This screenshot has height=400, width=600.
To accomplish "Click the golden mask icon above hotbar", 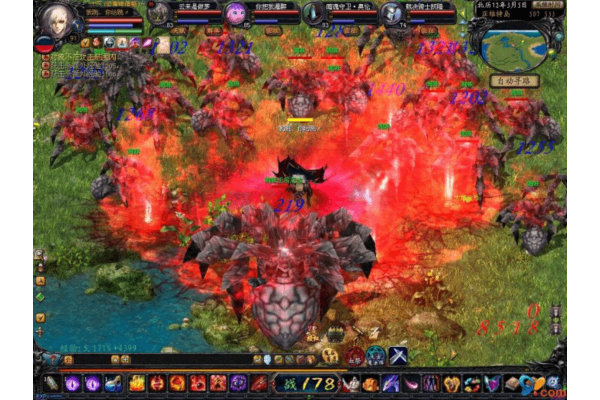I will [x=331, y=356].
